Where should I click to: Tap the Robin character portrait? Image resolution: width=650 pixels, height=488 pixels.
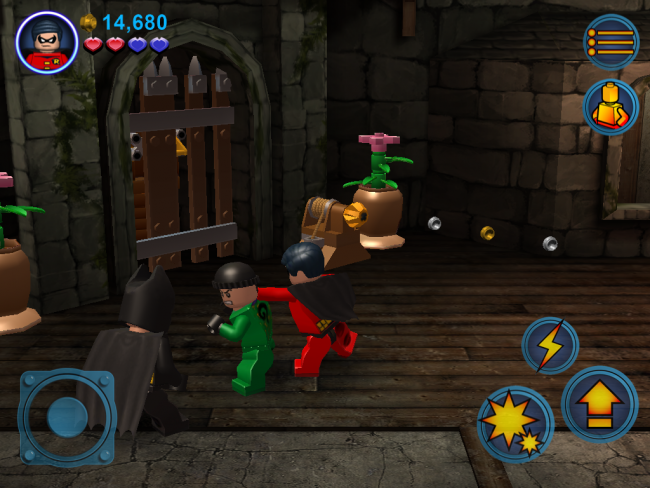pyautogui.click(x=47, y=42)
